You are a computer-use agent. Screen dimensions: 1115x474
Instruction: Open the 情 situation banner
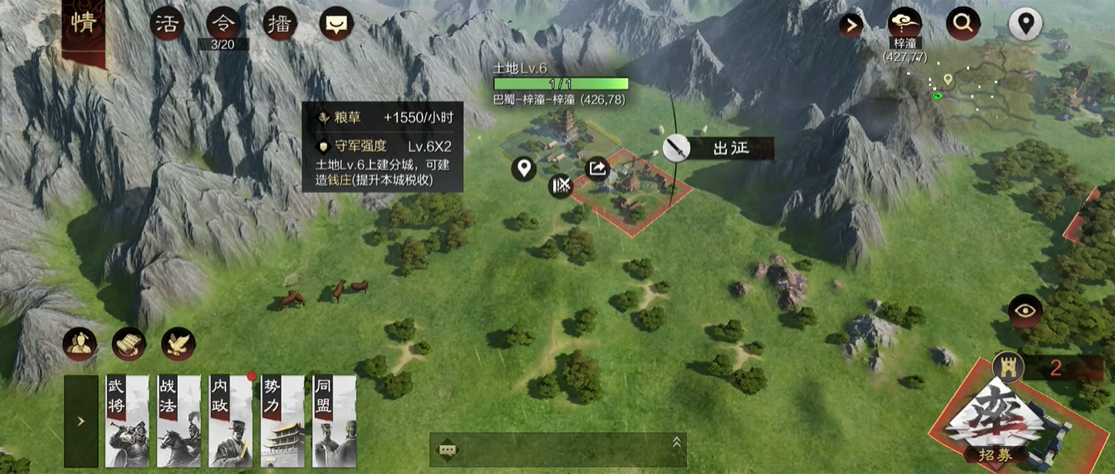pyautogui.click(x=84, y=25)
